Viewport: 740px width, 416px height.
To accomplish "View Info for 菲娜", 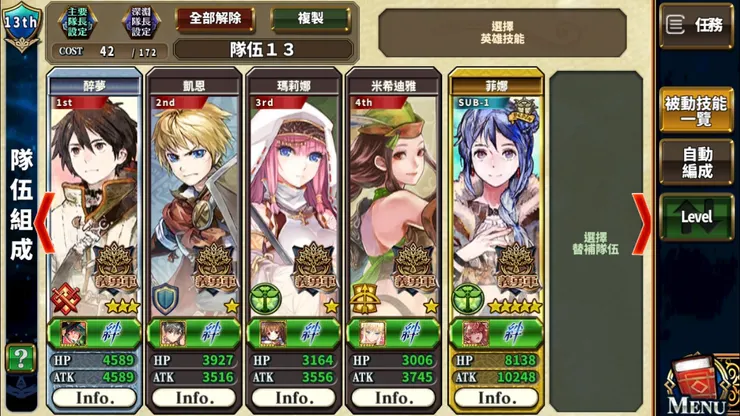I will pyautogui.click(x=495, y=396).
